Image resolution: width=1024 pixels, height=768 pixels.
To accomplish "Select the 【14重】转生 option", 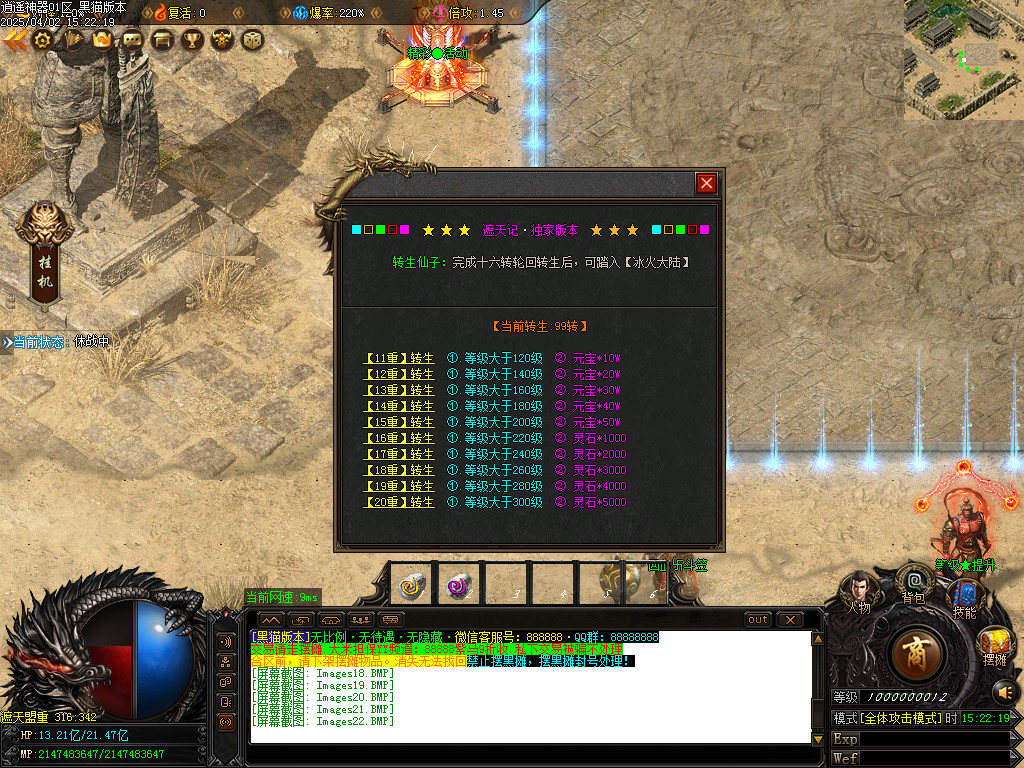I will [x=399, y=406].
